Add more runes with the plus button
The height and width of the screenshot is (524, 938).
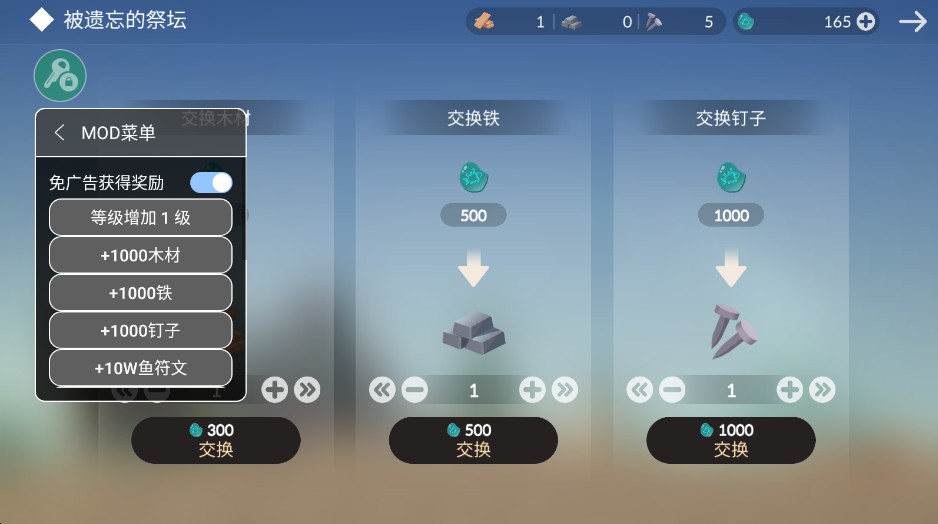pyautogui.click(x=866, y=21)
